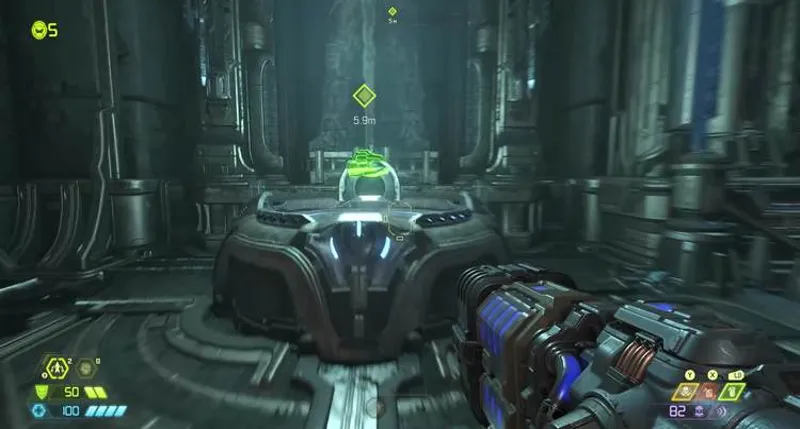Screen dimensions: 800x429
Task: Click the green armor shield icon
Action: pos(41,391)
